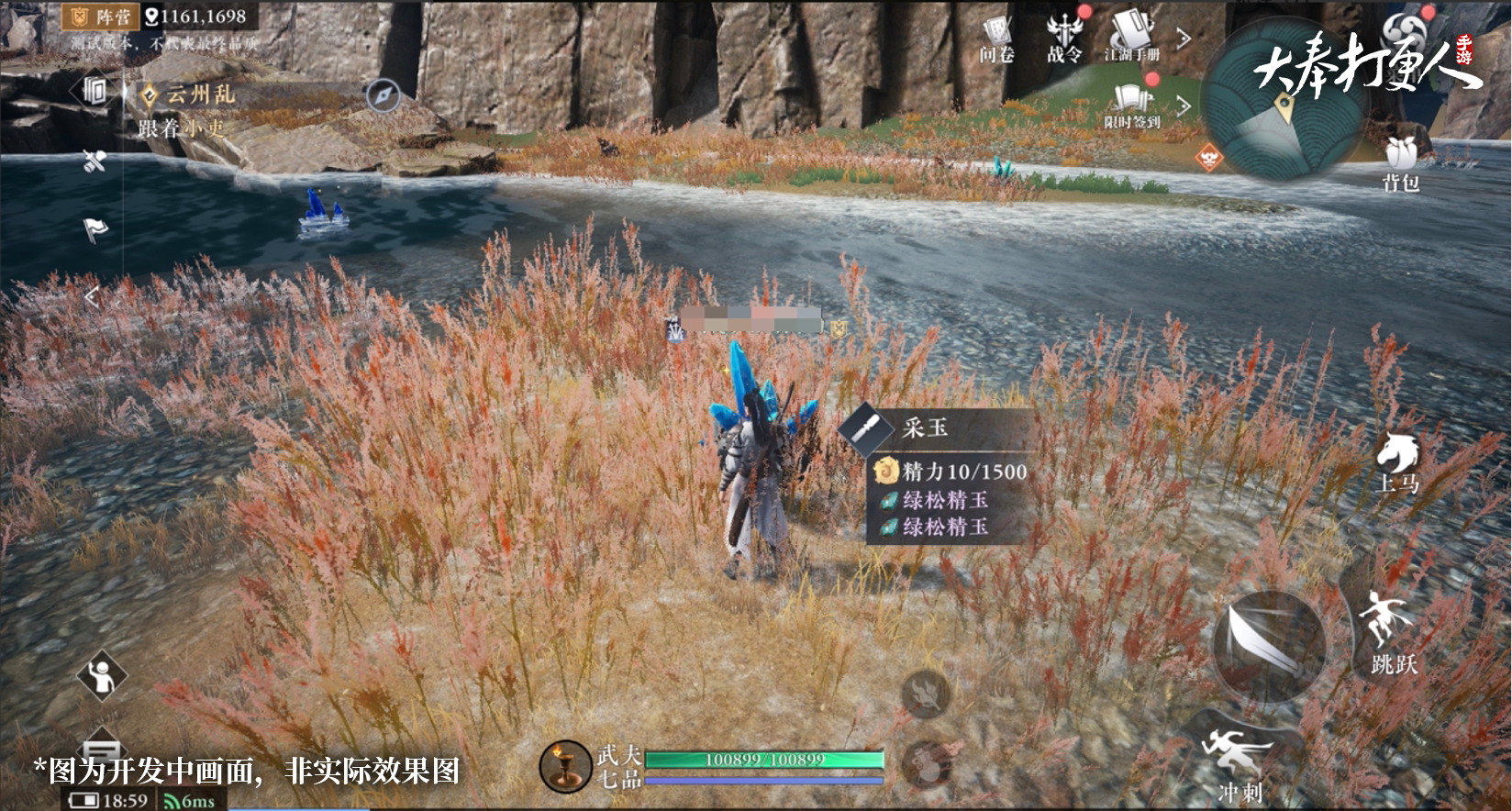Viewport: 1512px width, 811px height.
Task: Mount the horse with 上马
Action: tap(1397, 462)
